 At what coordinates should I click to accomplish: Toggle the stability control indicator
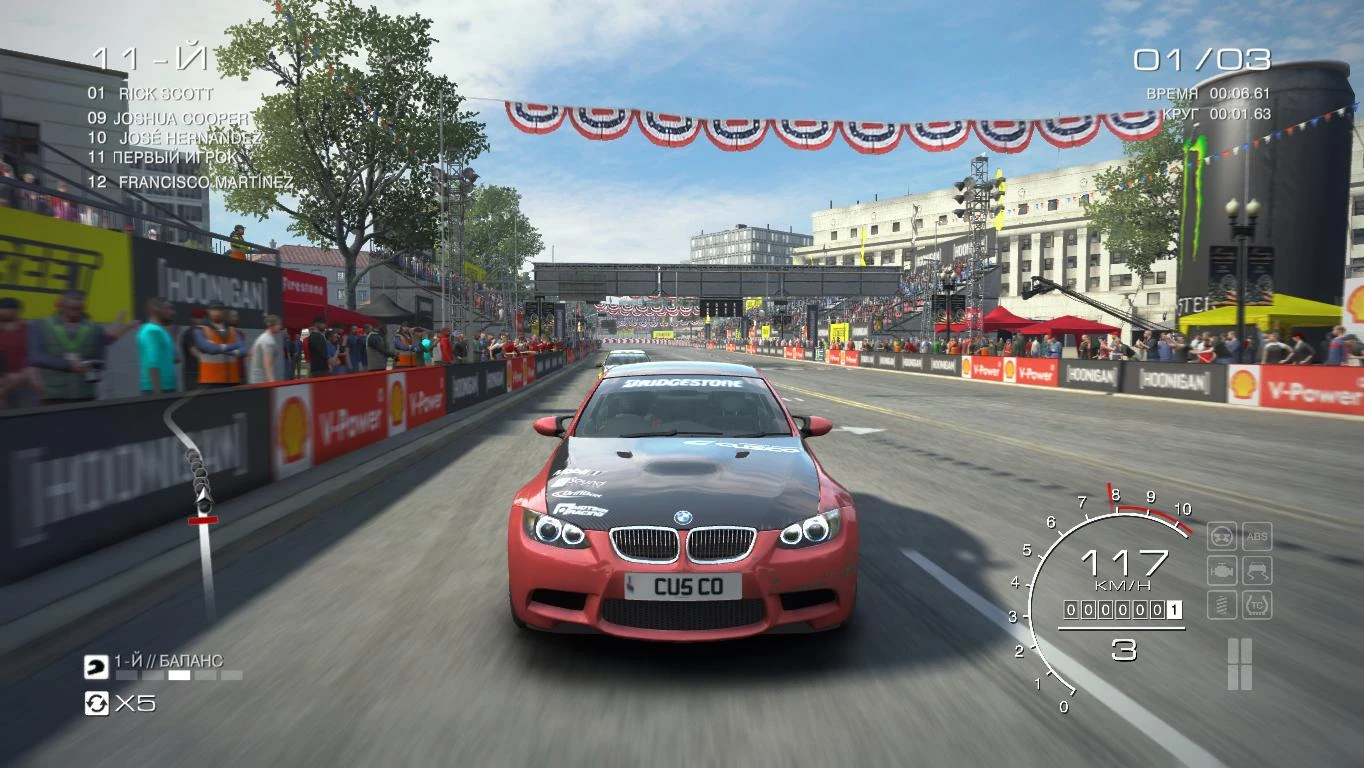(x=1257, y=568)
